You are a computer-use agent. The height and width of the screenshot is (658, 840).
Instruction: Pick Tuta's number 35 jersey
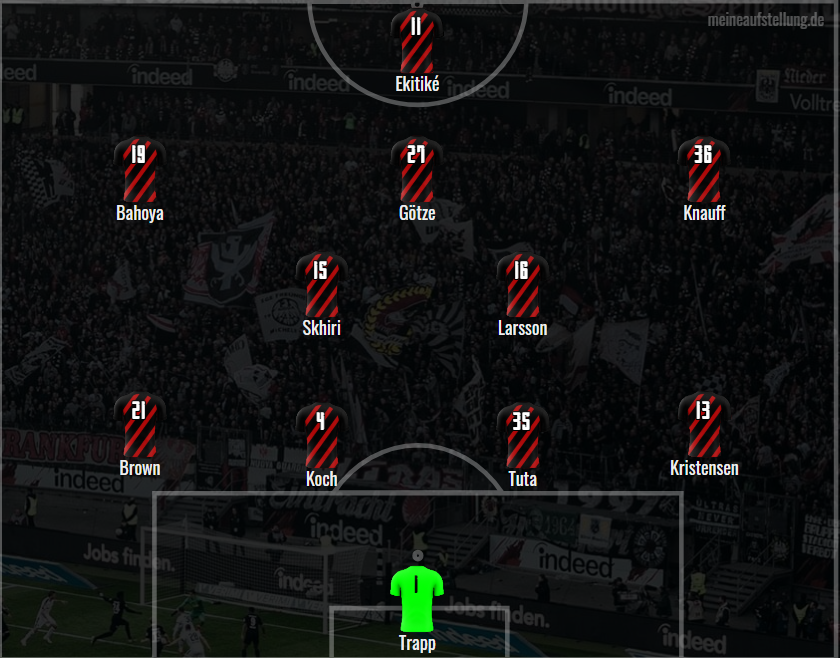click(x=522, y=436)
